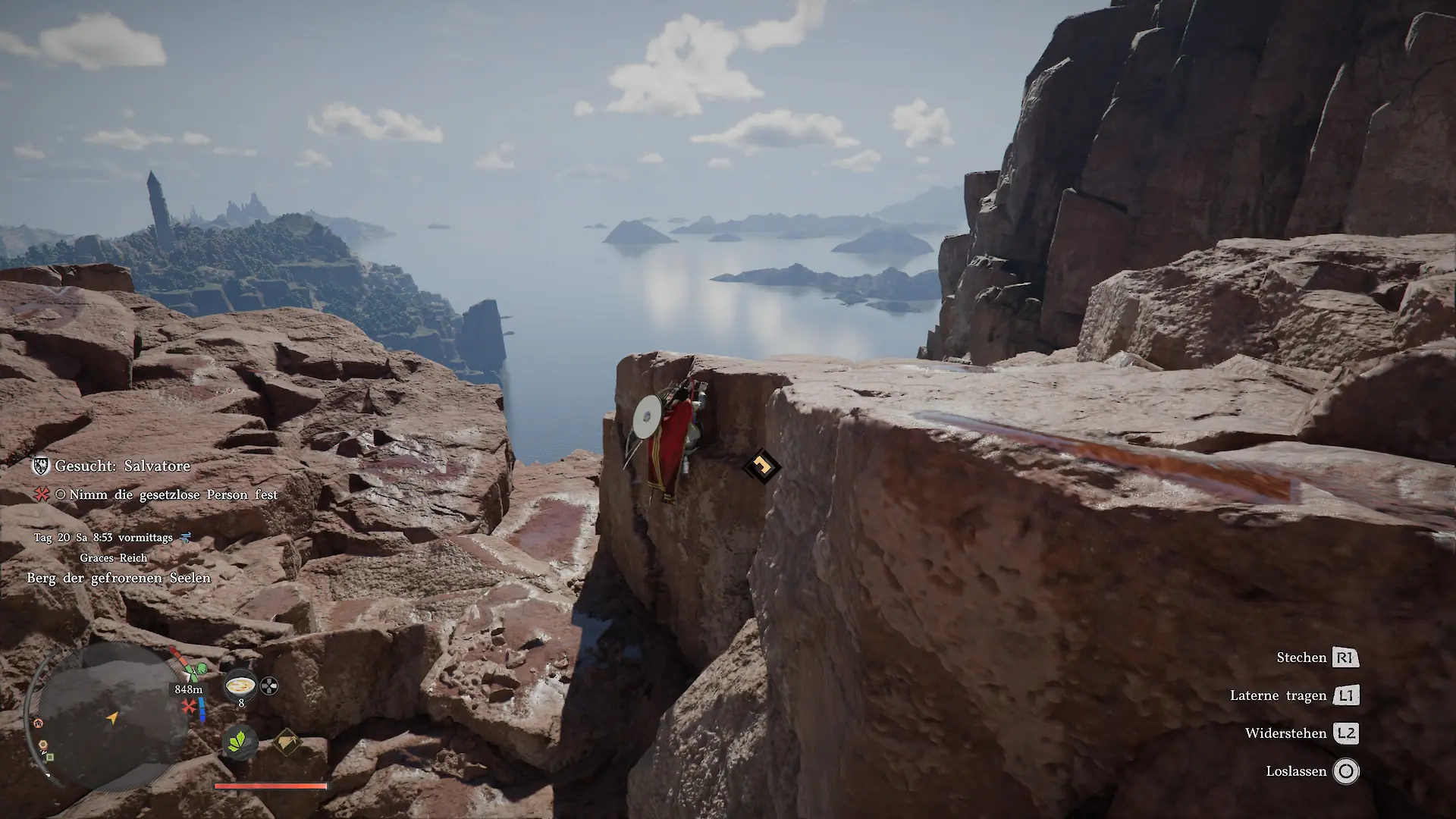Click the shield crest quest icon
The width and height of the screenshot is (1456, 819).
(40, 466)
